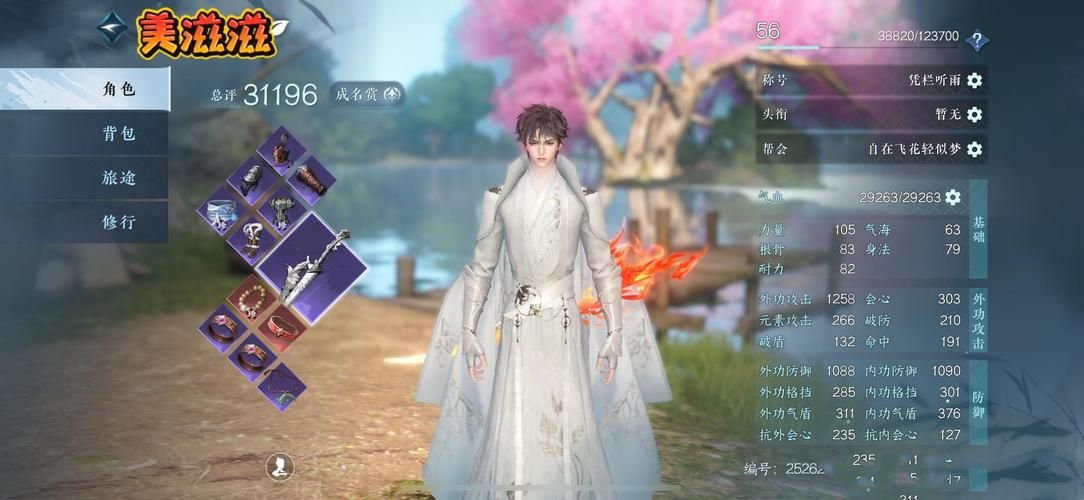Tap the round character silhouette button
The height and width of the screenshot is (500, 1084).
pyautogui.click(x=281, y=465)
